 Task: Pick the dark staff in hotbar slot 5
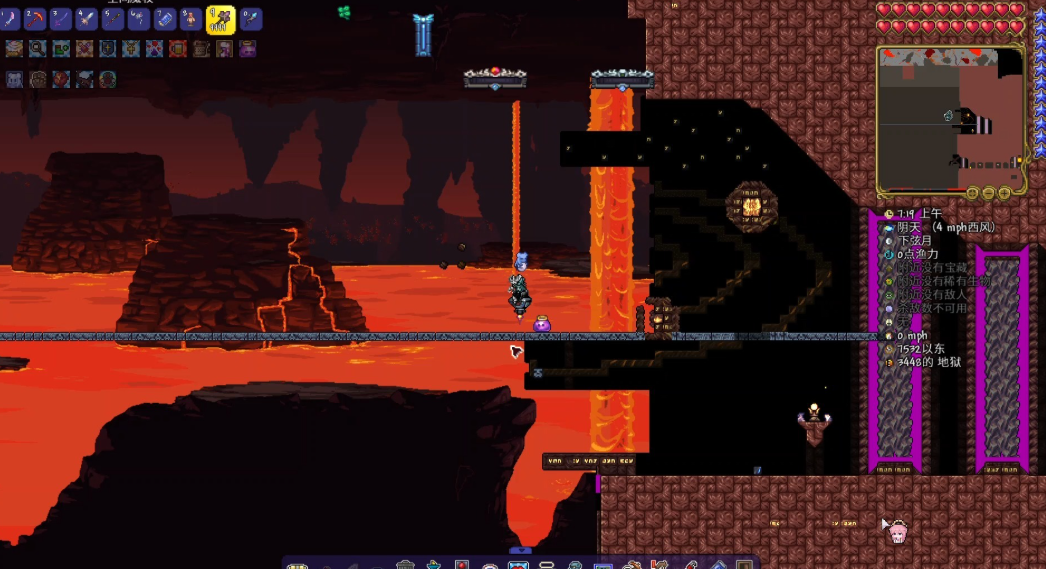point(114,19)
